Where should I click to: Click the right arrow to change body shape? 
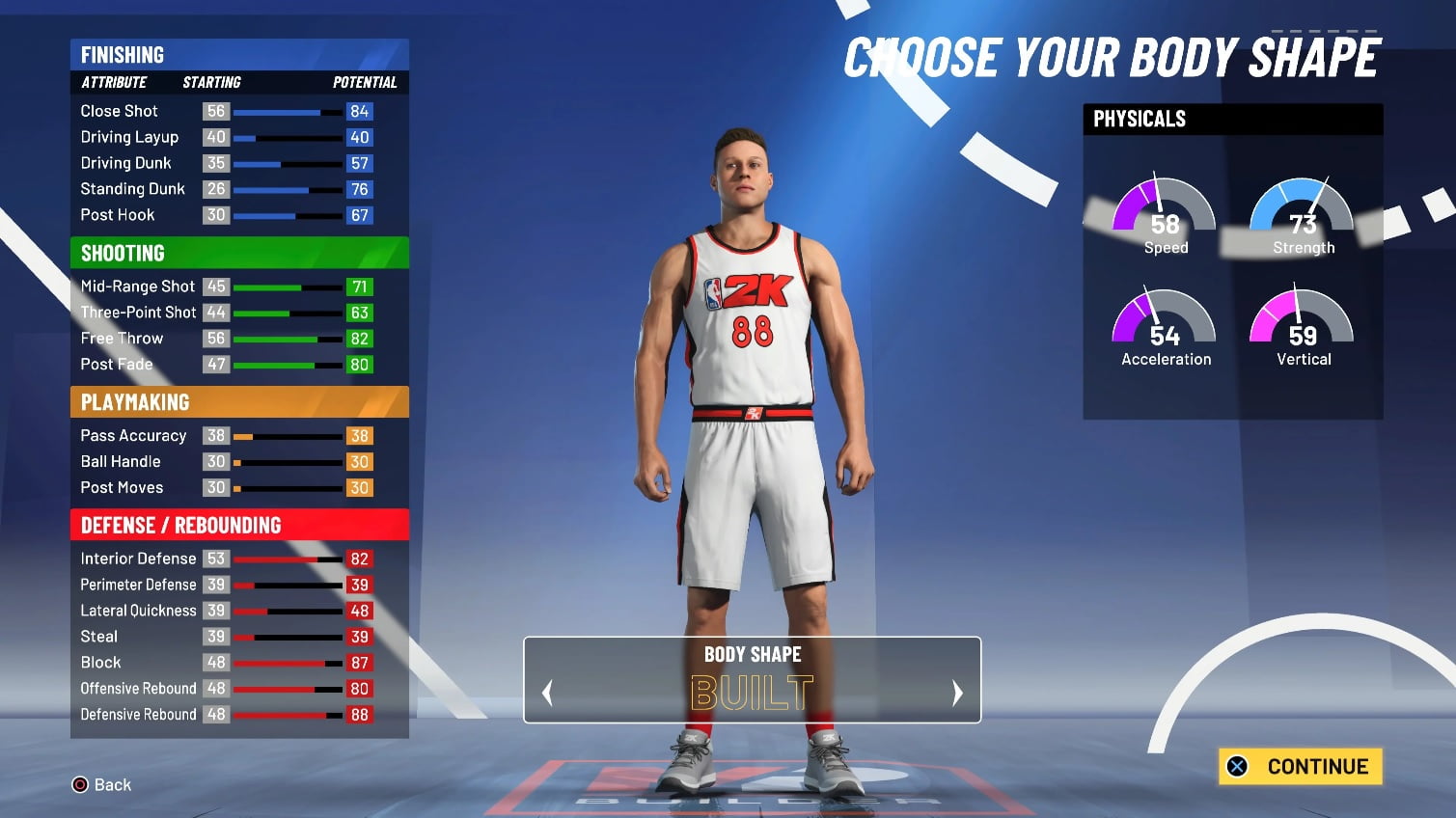[x=957, y=693]
